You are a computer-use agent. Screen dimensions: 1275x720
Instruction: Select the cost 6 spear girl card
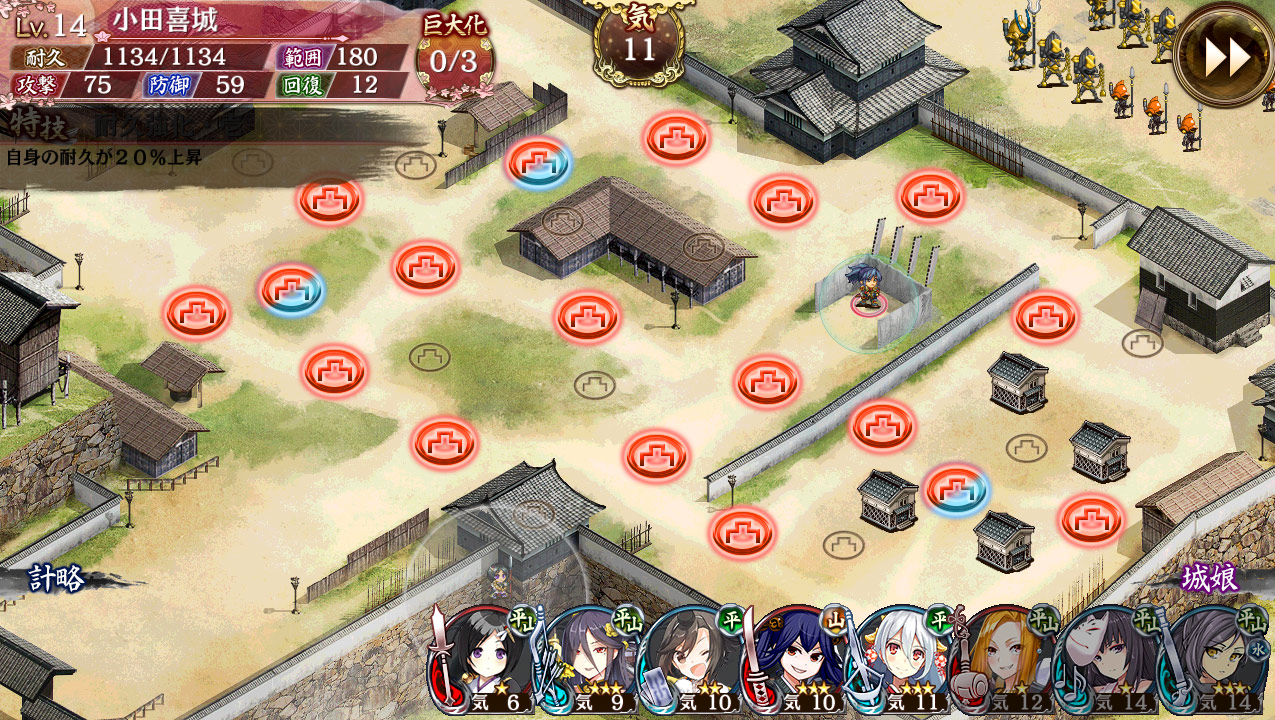pyautogui.click(x=480, y=660)
